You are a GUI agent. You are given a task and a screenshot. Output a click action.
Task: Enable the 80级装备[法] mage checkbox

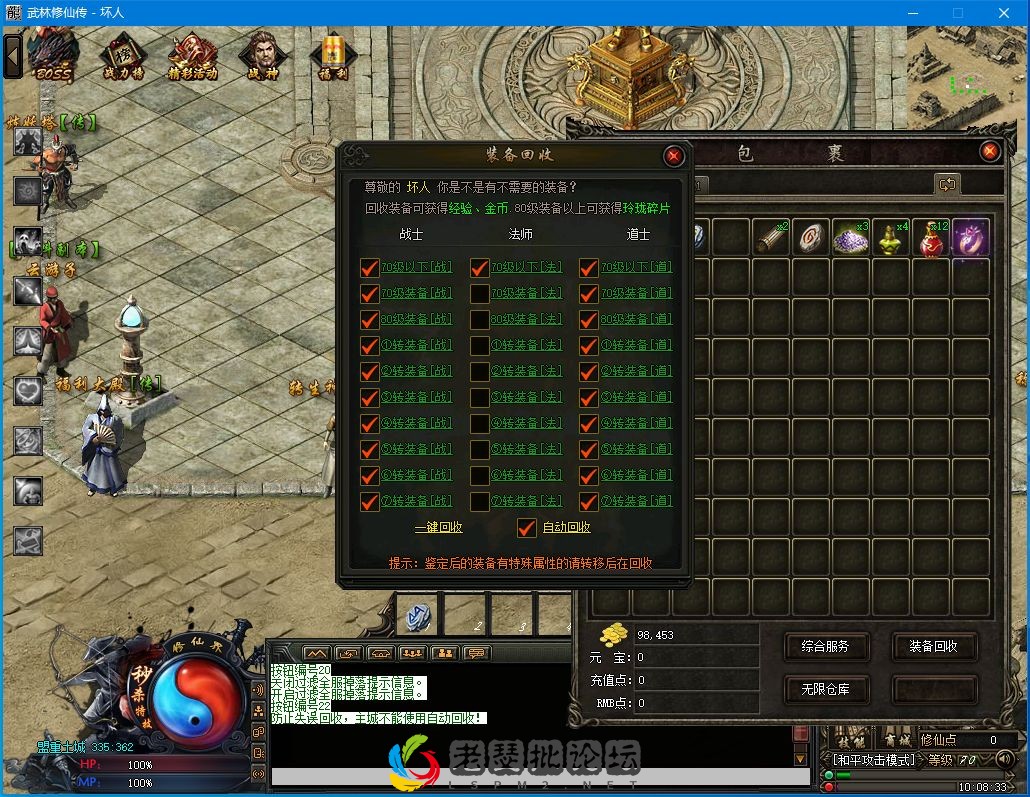480,320
